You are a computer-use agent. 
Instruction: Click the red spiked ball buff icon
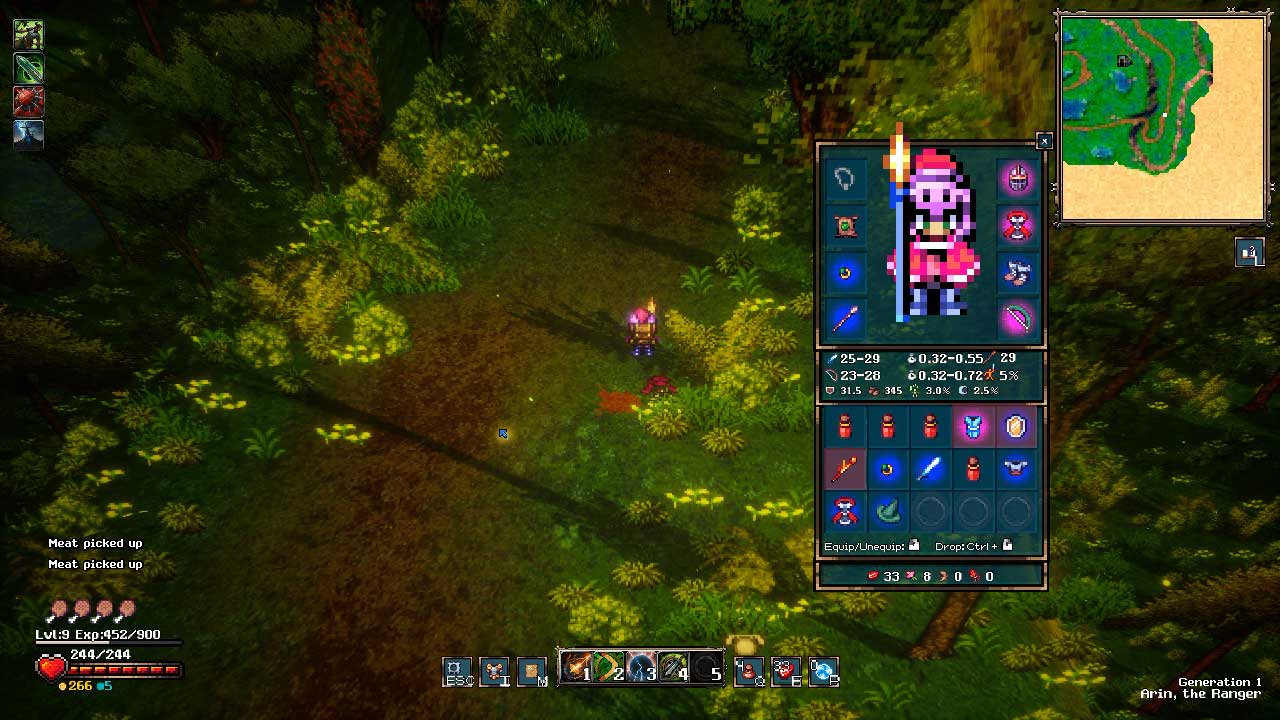click(x=28, y=100)
